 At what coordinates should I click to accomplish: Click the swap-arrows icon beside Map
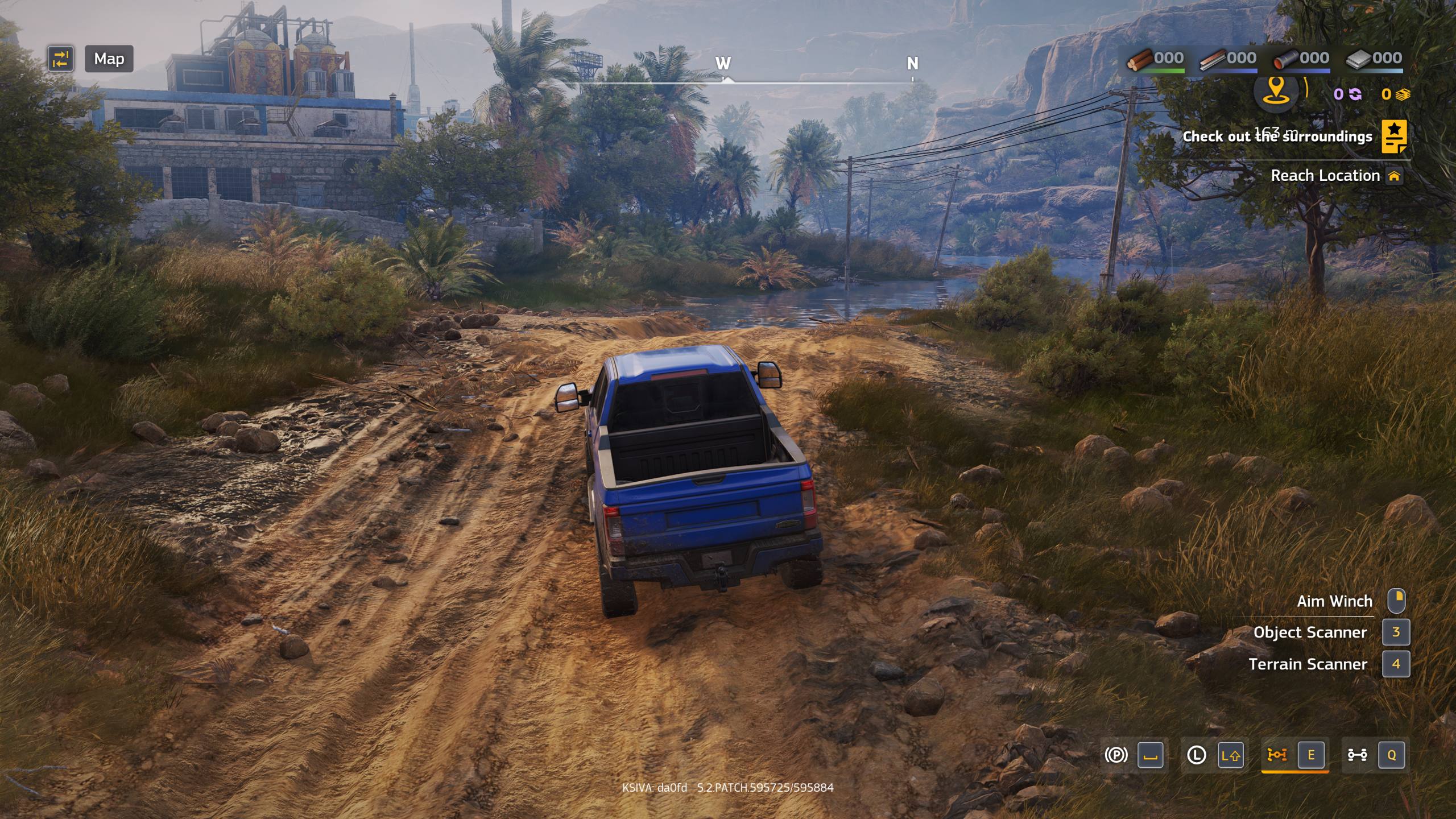pos(60,59)
